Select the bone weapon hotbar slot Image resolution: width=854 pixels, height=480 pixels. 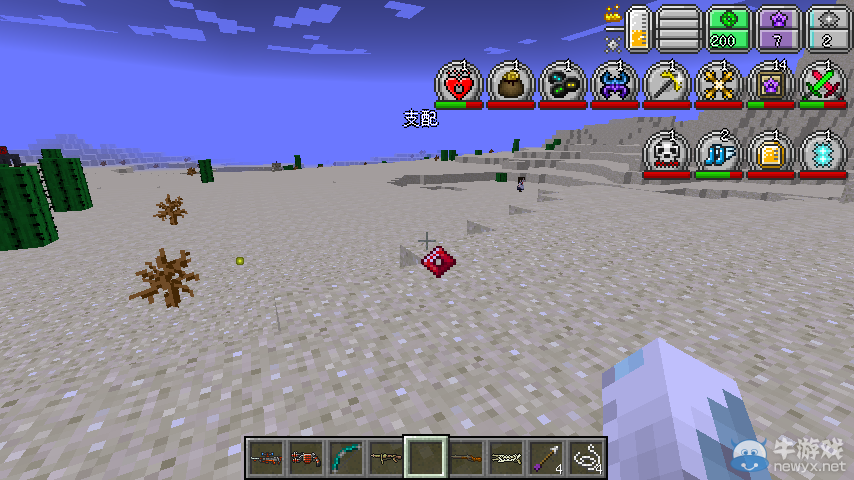tap(506, 457)
